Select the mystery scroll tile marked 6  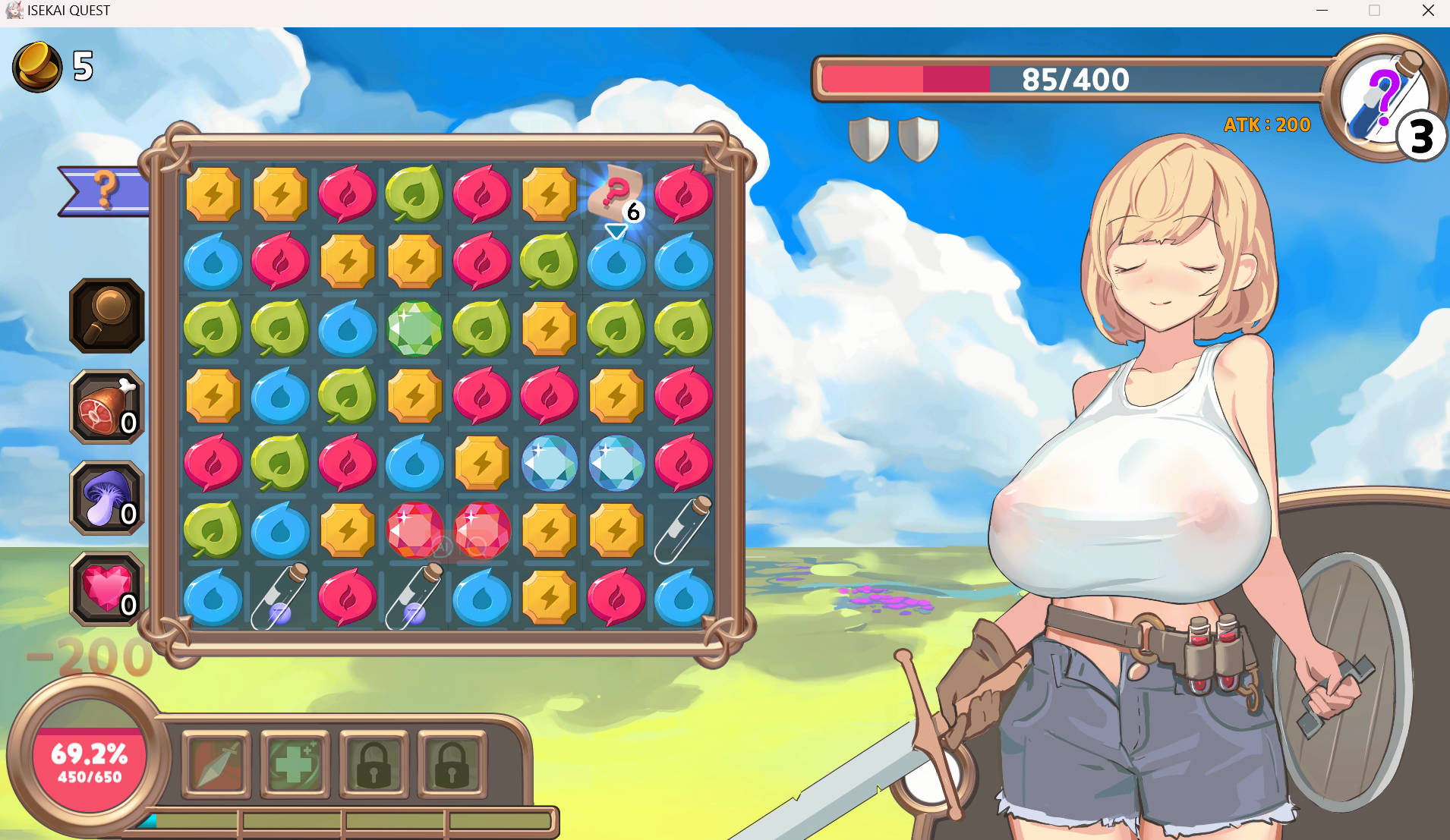(x=616, y=195)
